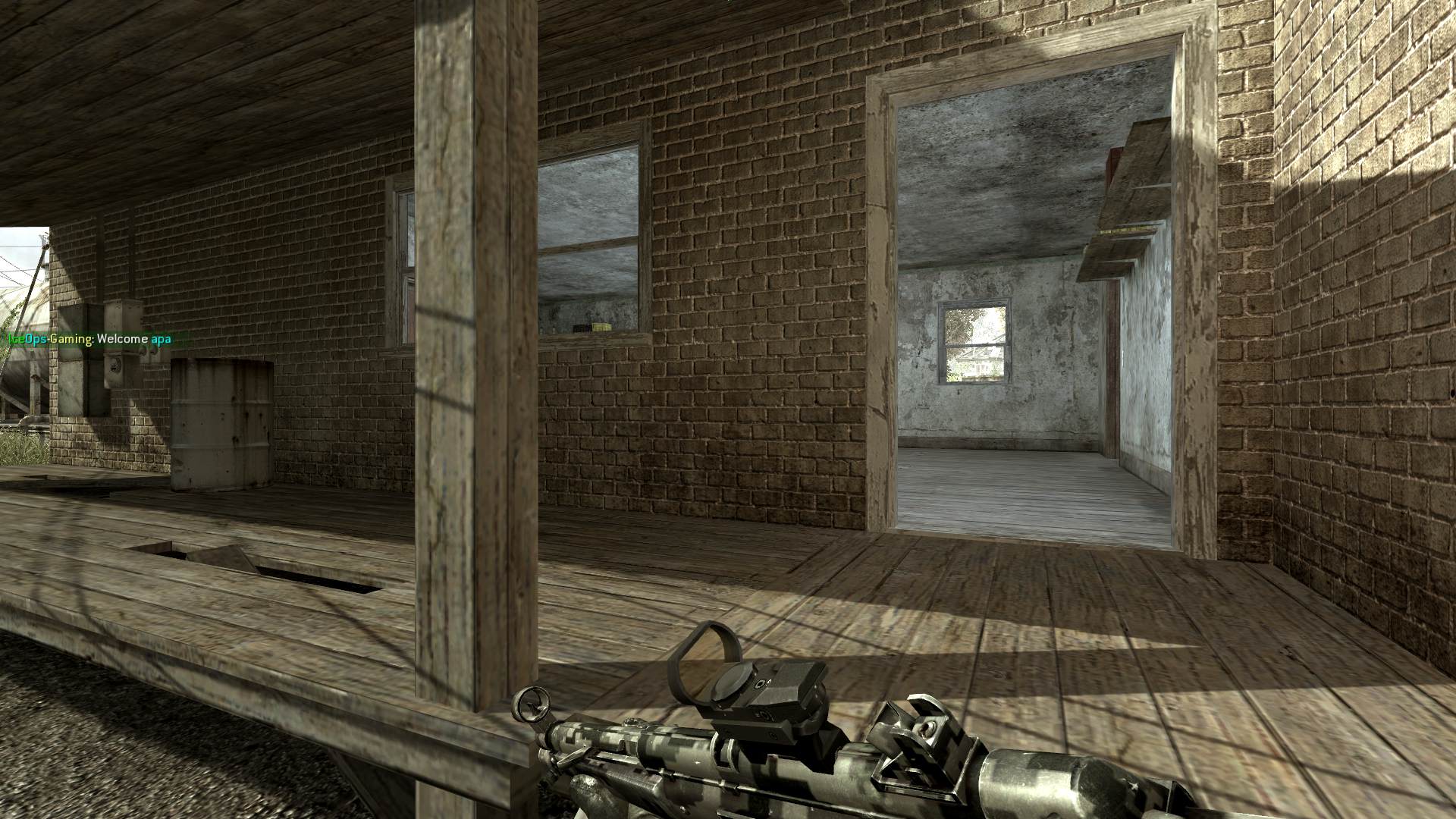Click the IceOps-Gaming welcome chat message
Image resolution: width=1456 pixels, height=819 pixels.
pyautogui.click(x=89, y=339)
